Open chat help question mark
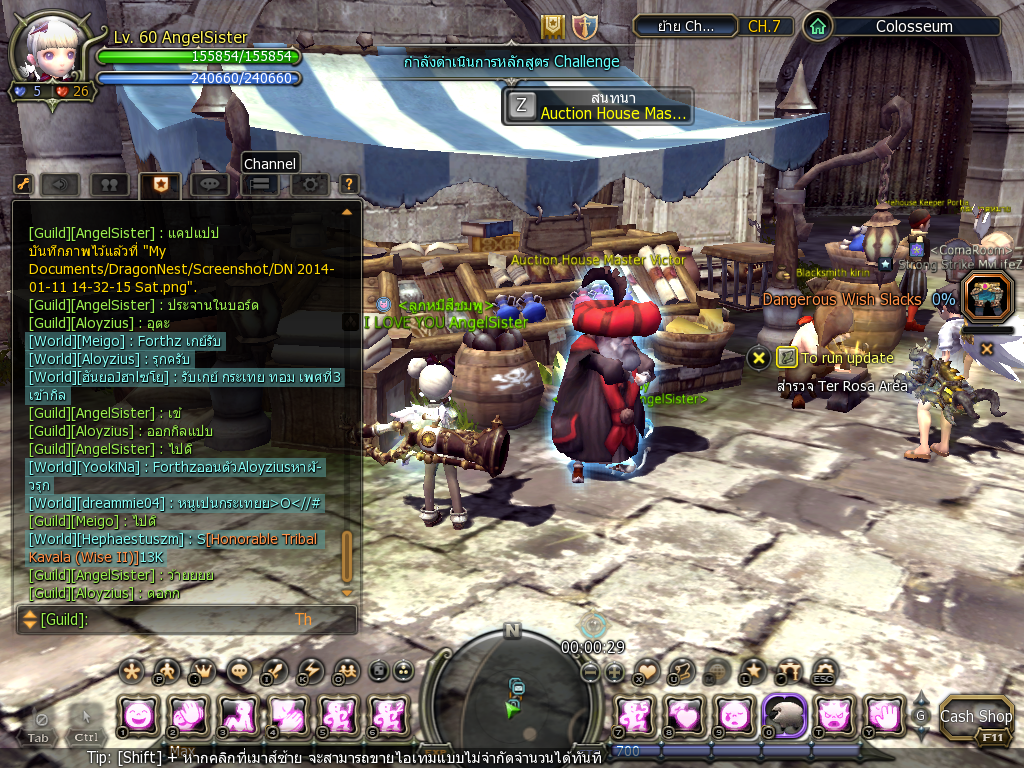The image size is (1024, 768). [x=348, y=184]
